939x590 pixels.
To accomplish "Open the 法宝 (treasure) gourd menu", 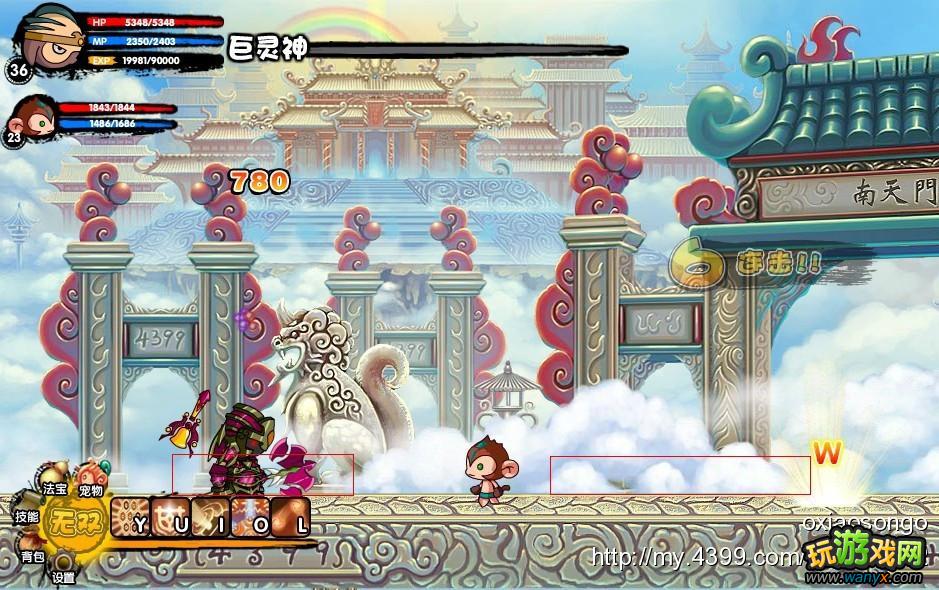I will pos(55,477).
